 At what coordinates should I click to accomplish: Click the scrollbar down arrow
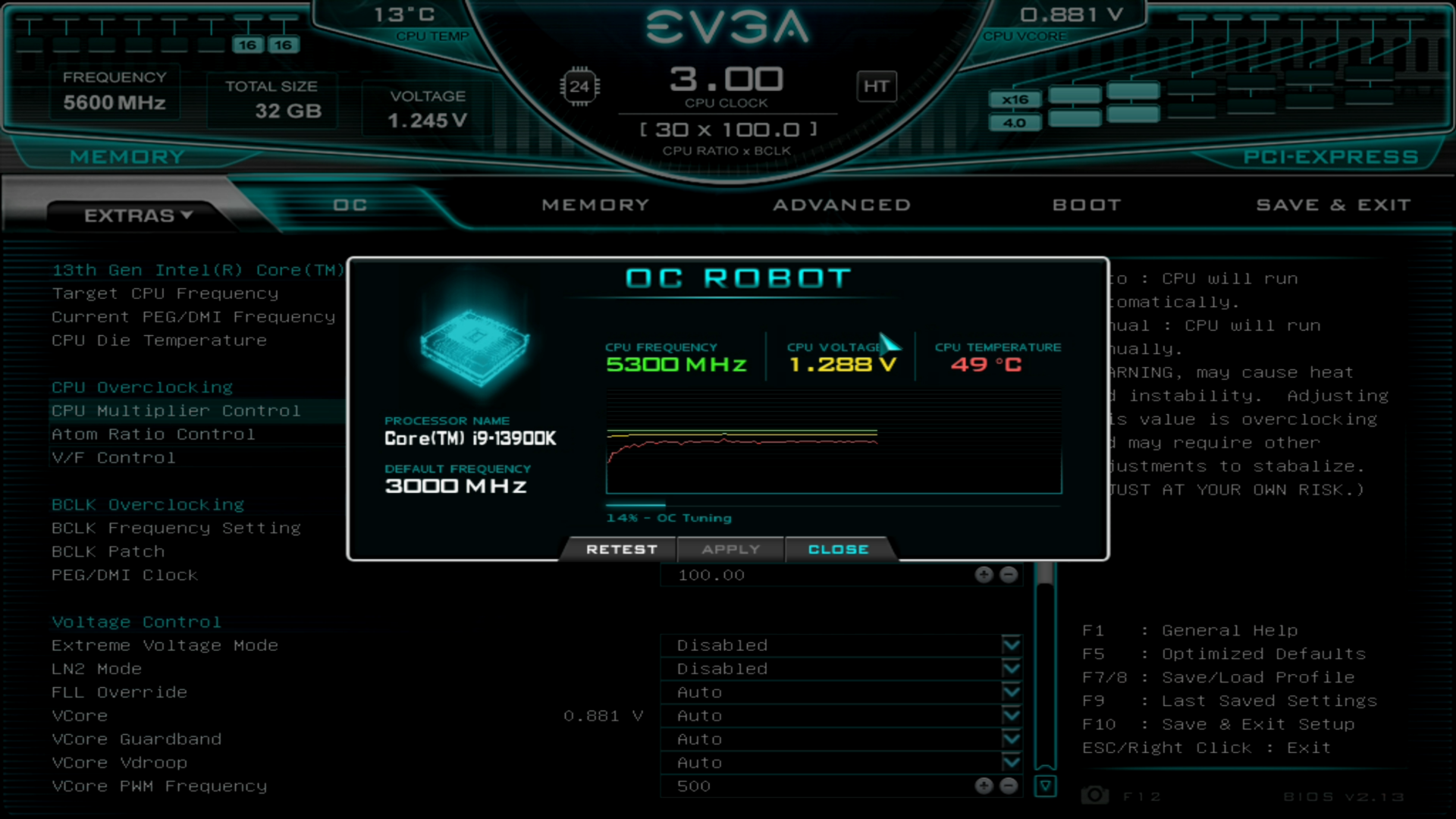point(1047,786)
